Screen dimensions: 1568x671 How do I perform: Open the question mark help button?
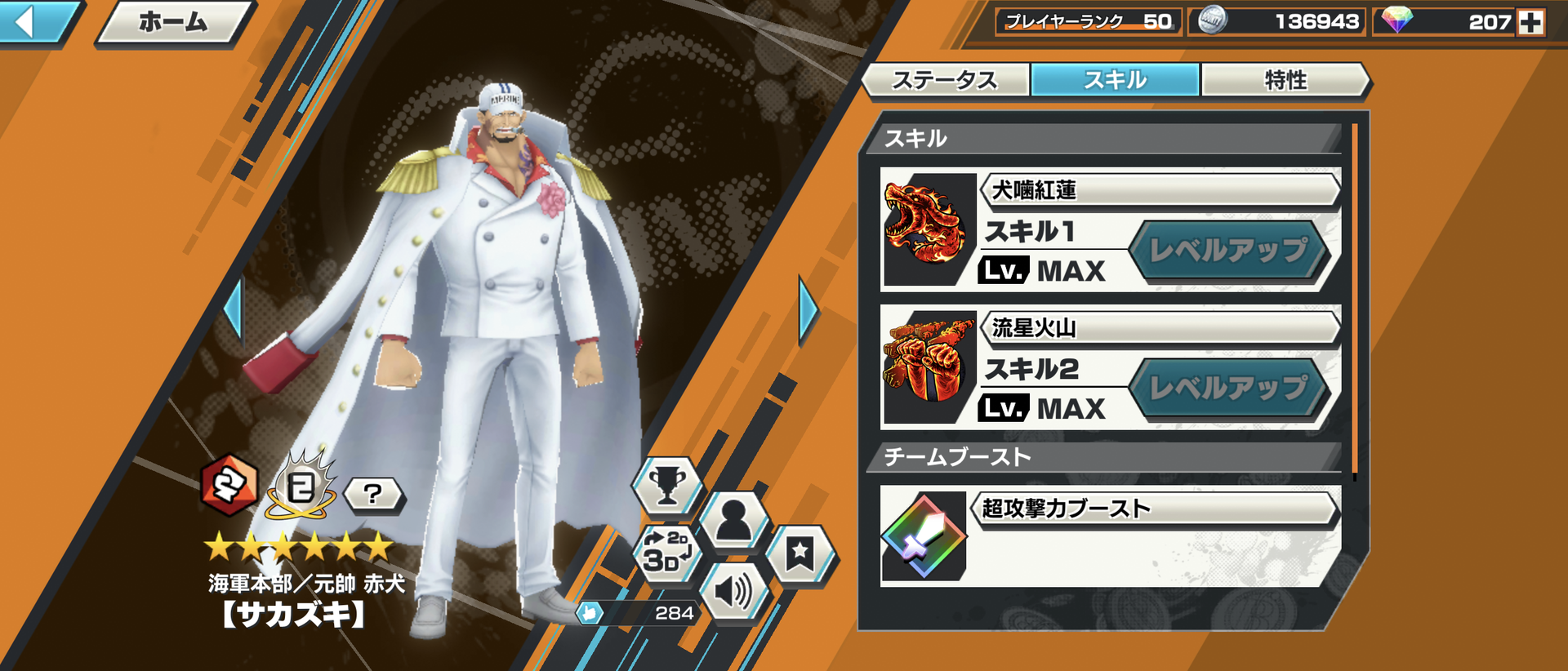pos(372,494)
